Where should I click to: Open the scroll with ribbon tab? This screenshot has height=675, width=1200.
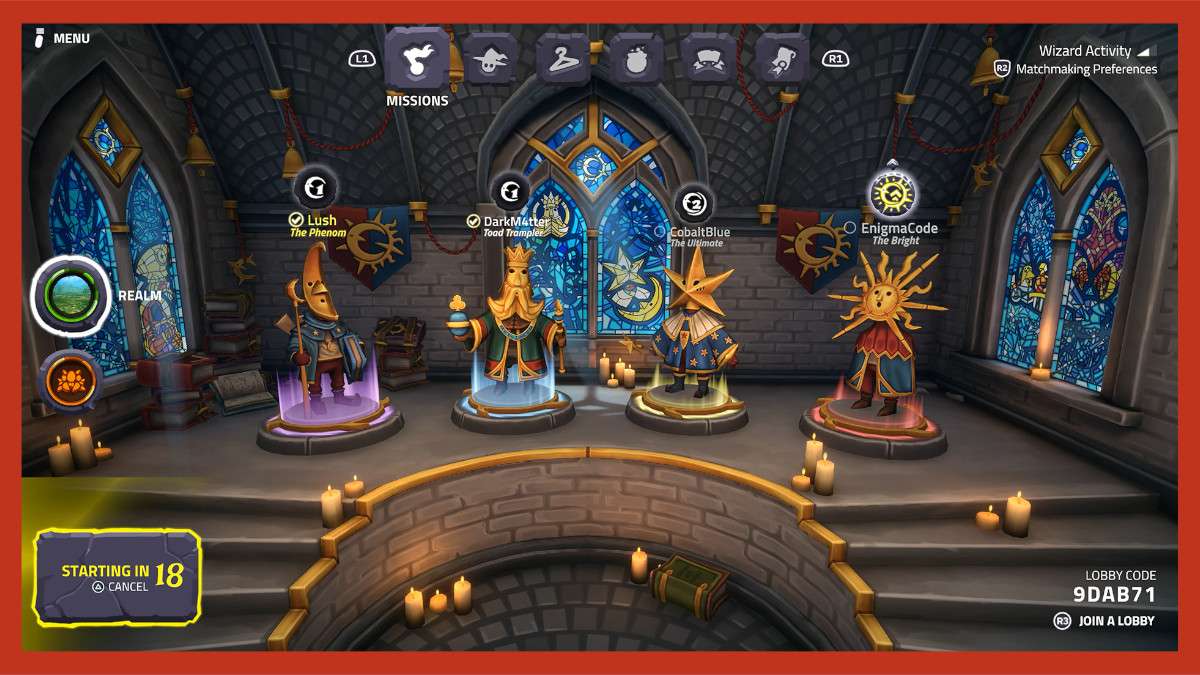point(782,59)
